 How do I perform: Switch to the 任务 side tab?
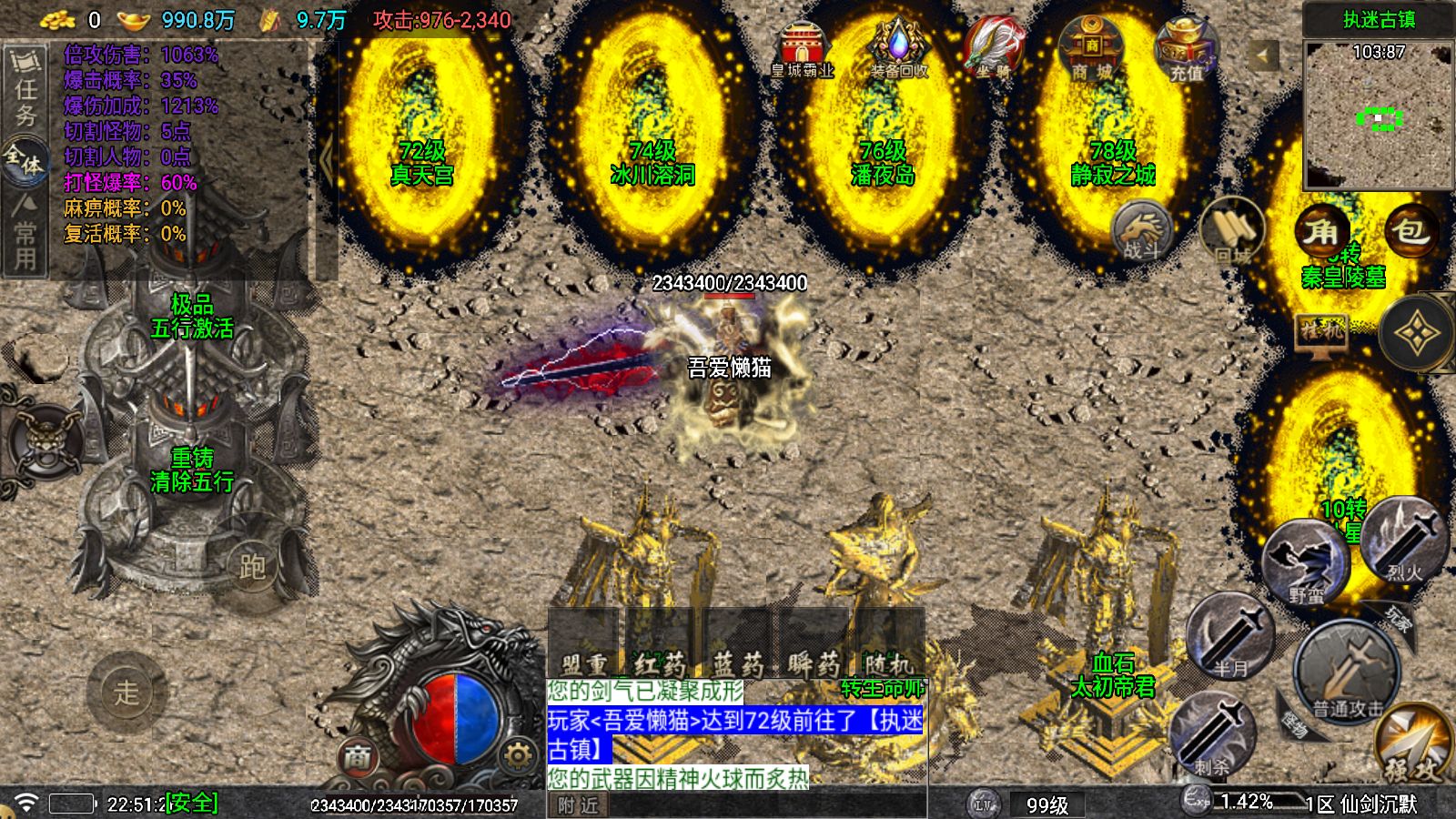coord(25,86)
